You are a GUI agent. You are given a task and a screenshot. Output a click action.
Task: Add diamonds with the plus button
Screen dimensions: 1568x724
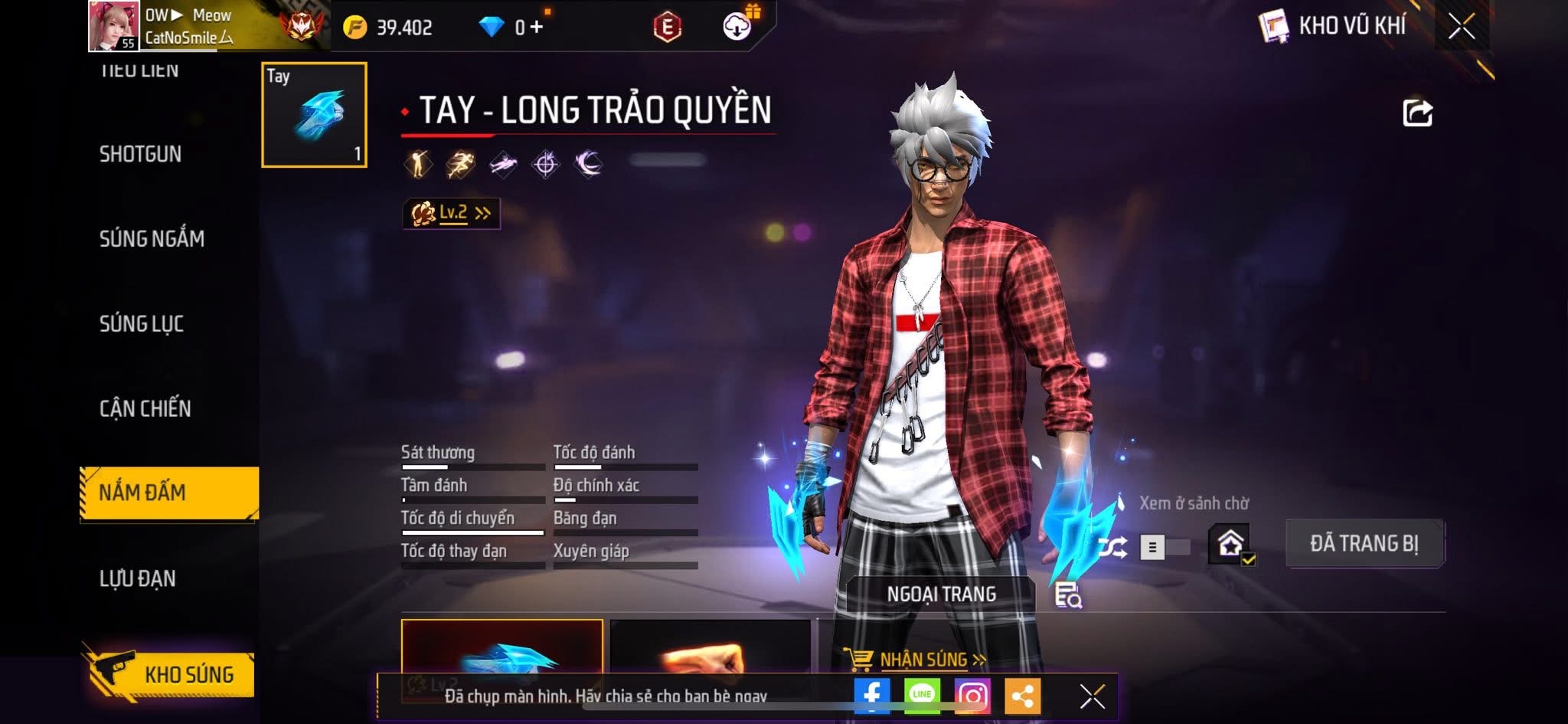(x=536, y=28)
